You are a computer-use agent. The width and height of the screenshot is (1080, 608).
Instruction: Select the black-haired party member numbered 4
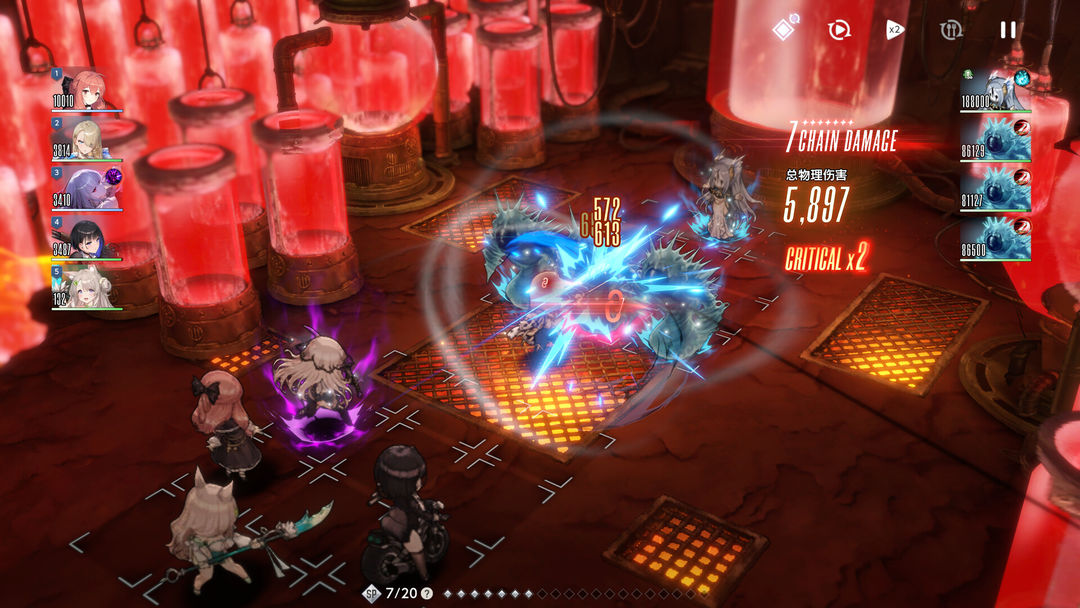pos(88,238)
